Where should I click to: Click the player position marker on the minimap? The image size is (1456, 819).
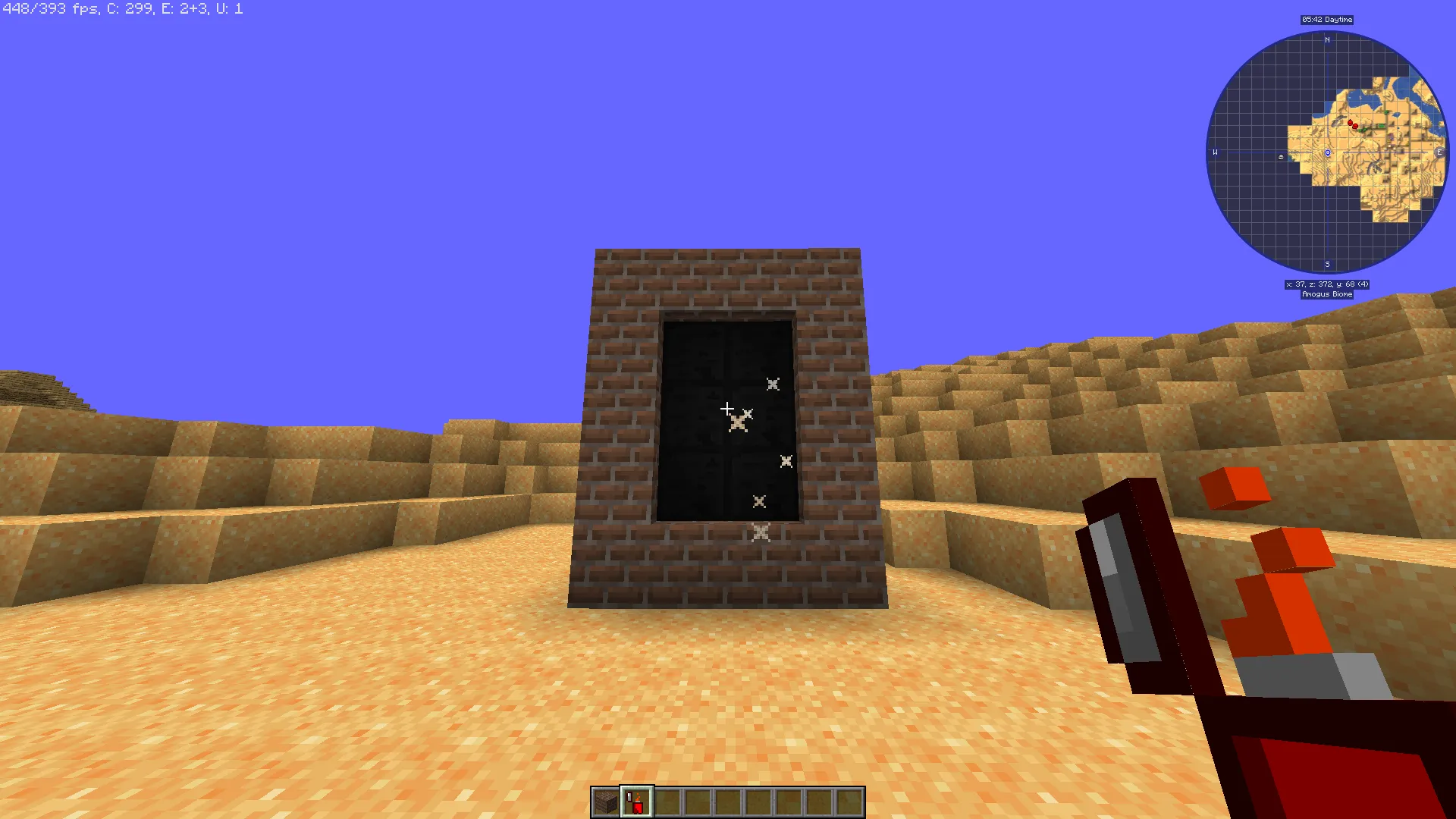[x=1327, y=153]
